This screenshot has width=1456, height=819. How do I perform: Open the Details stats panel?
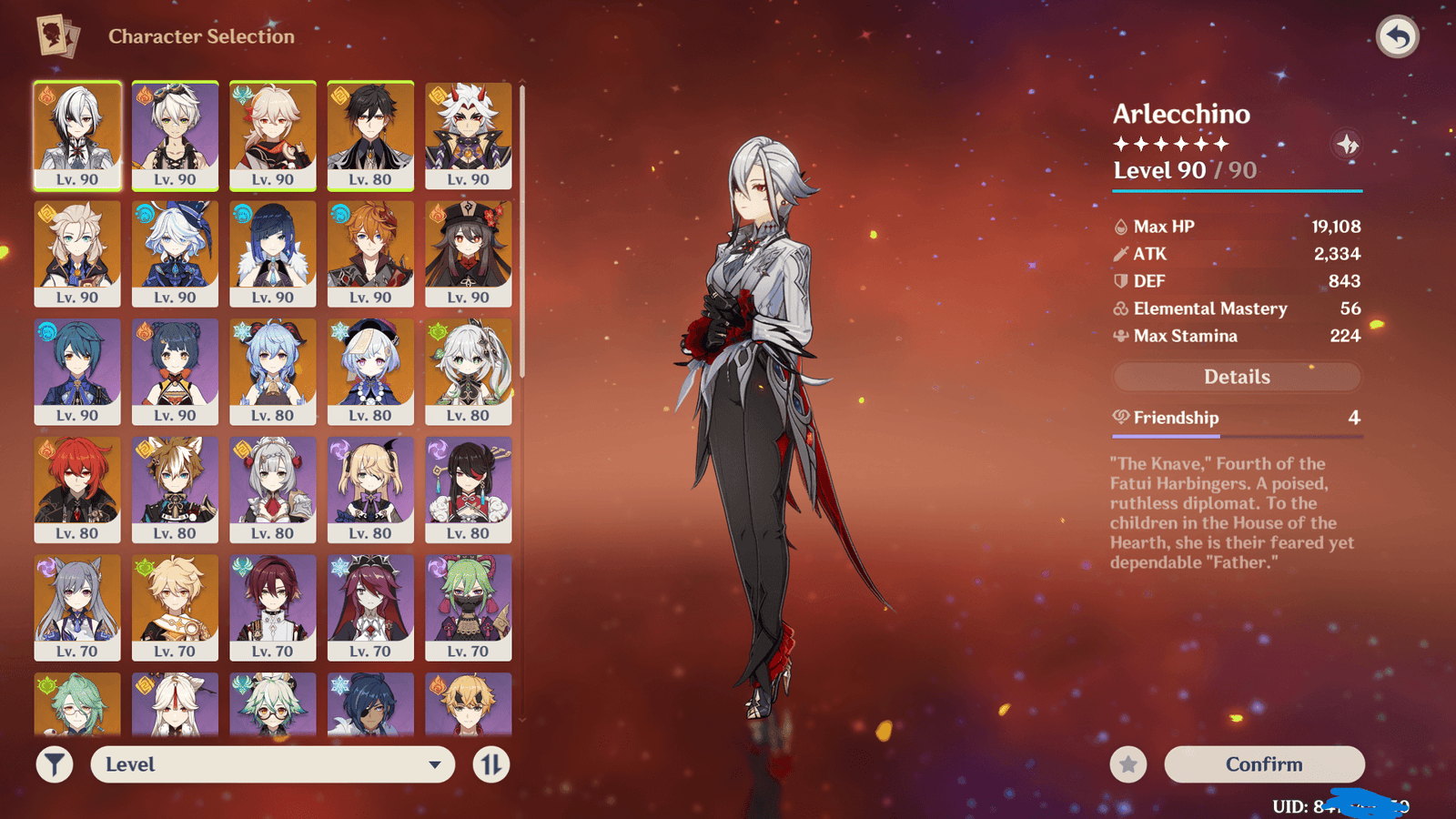(x=1237, y=377)
